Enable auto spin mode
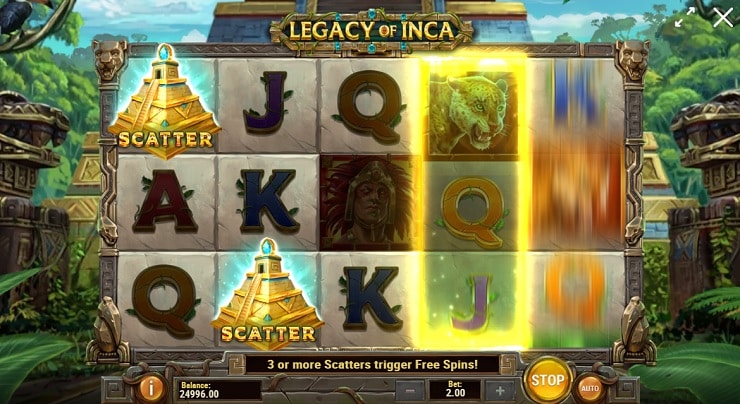This screenshot has height=404, width=740. coord(590,387)
